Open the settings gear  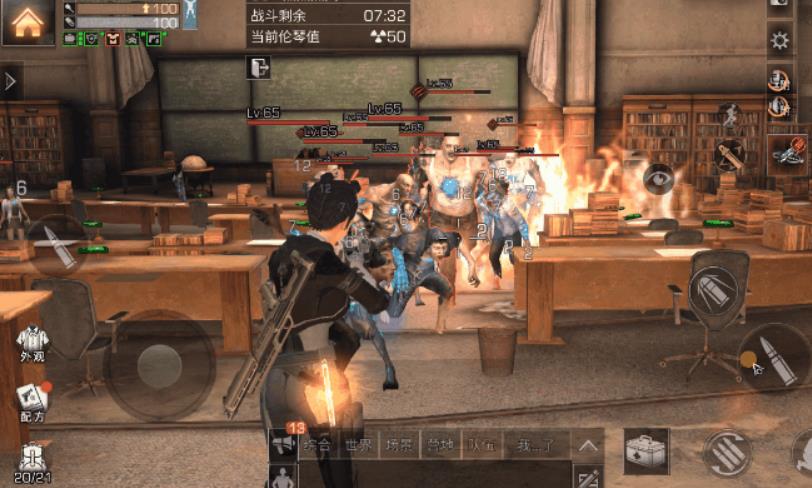tap(780, 41)
